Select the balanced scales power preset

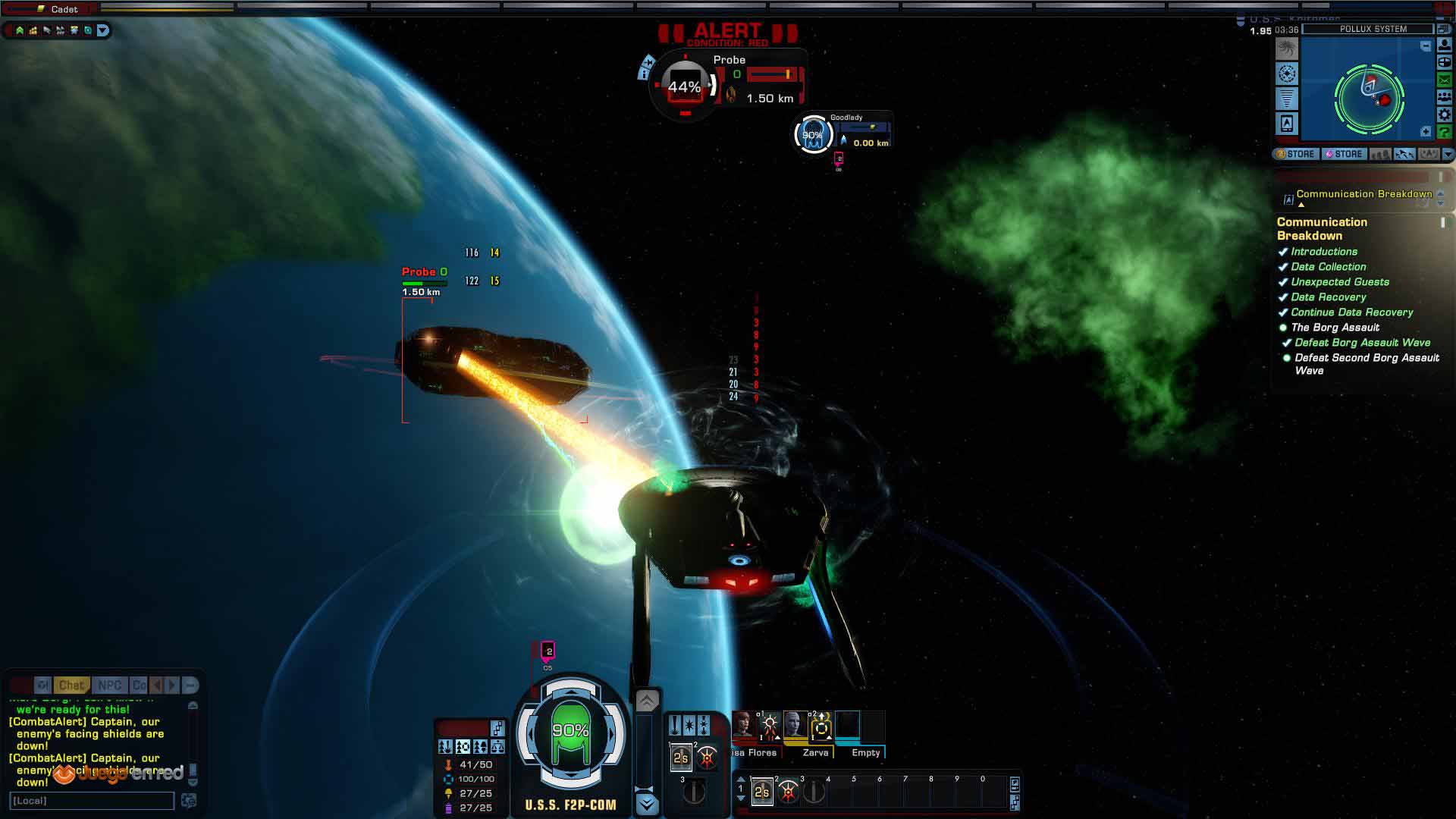point(497,747)
